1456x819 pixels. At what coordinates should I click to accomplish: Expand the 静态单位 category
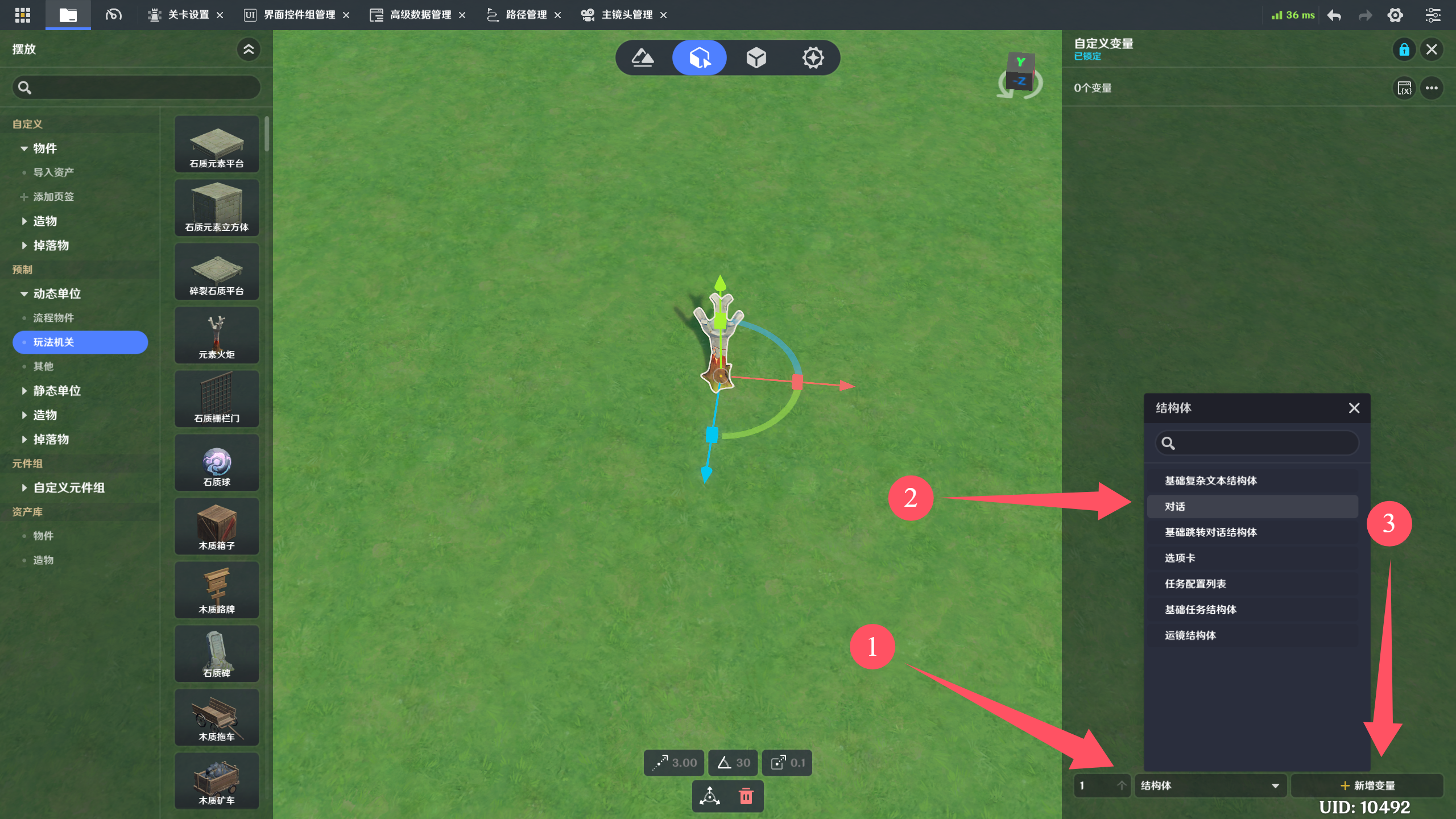pyautogui.click(x=57, y=391)
